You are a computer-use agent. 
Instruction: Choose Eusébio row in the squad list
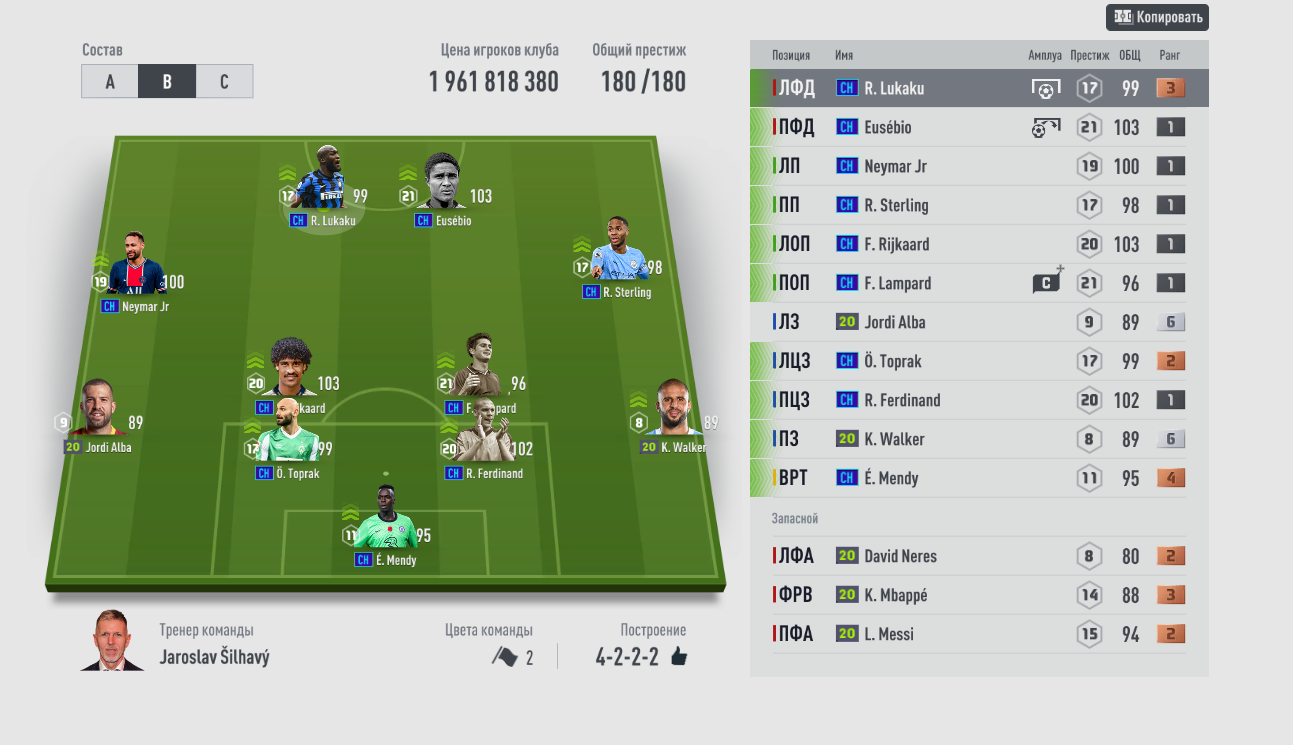click(978, 127)
